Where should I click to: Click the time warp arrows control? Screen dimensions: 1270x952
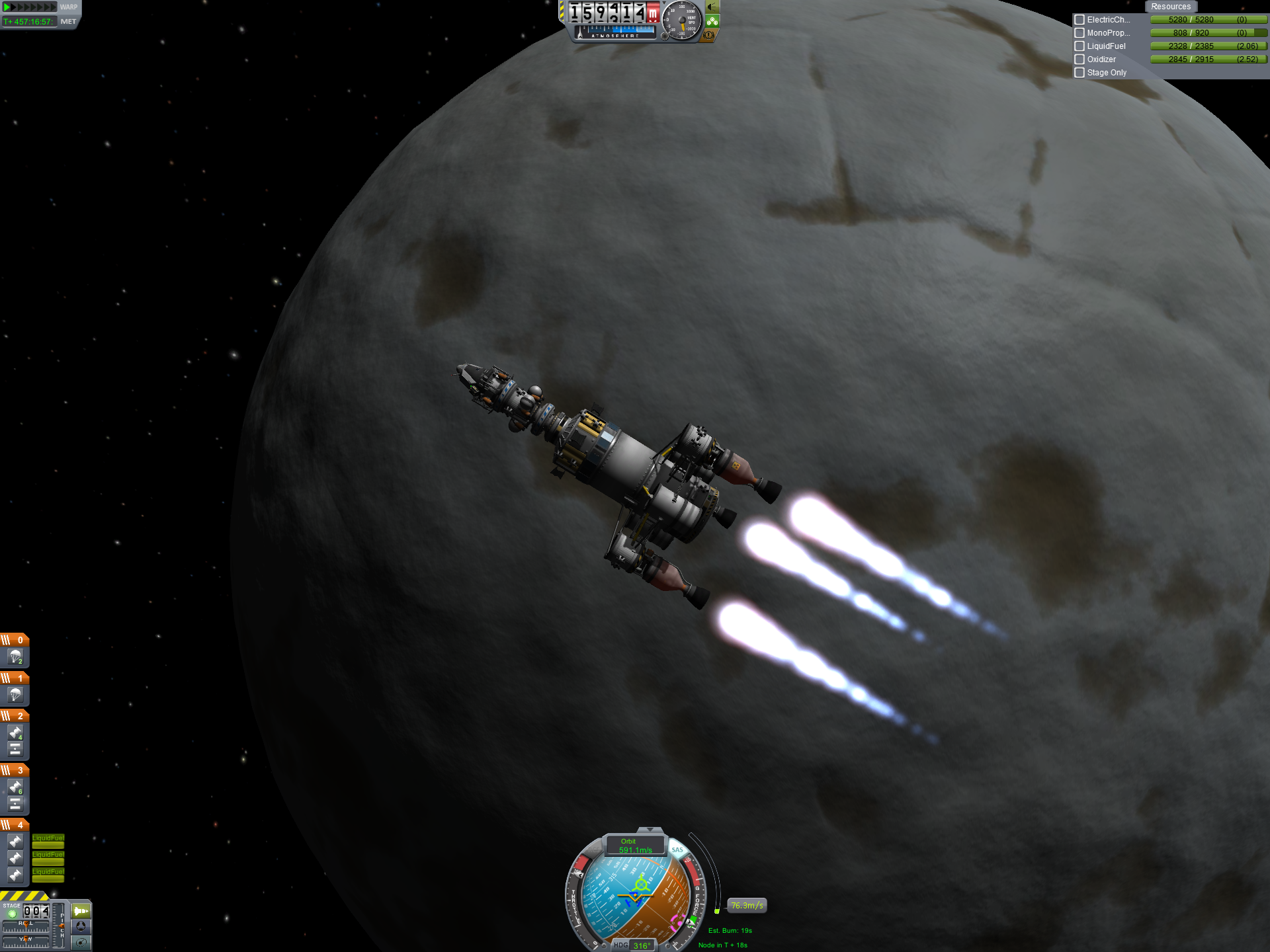pos(30,7)
